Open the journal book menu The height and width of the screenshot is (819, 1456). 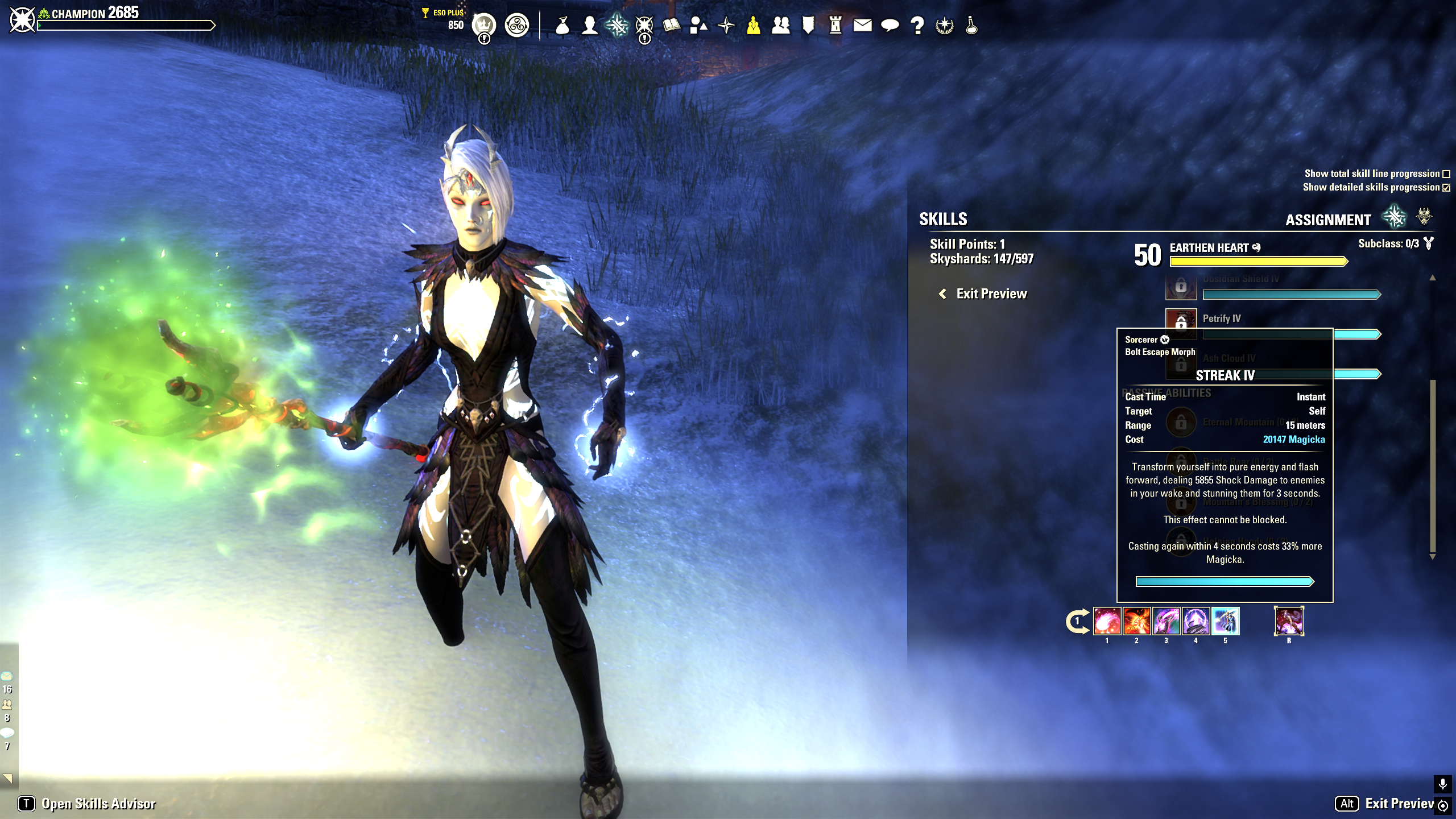pos(671,26)
